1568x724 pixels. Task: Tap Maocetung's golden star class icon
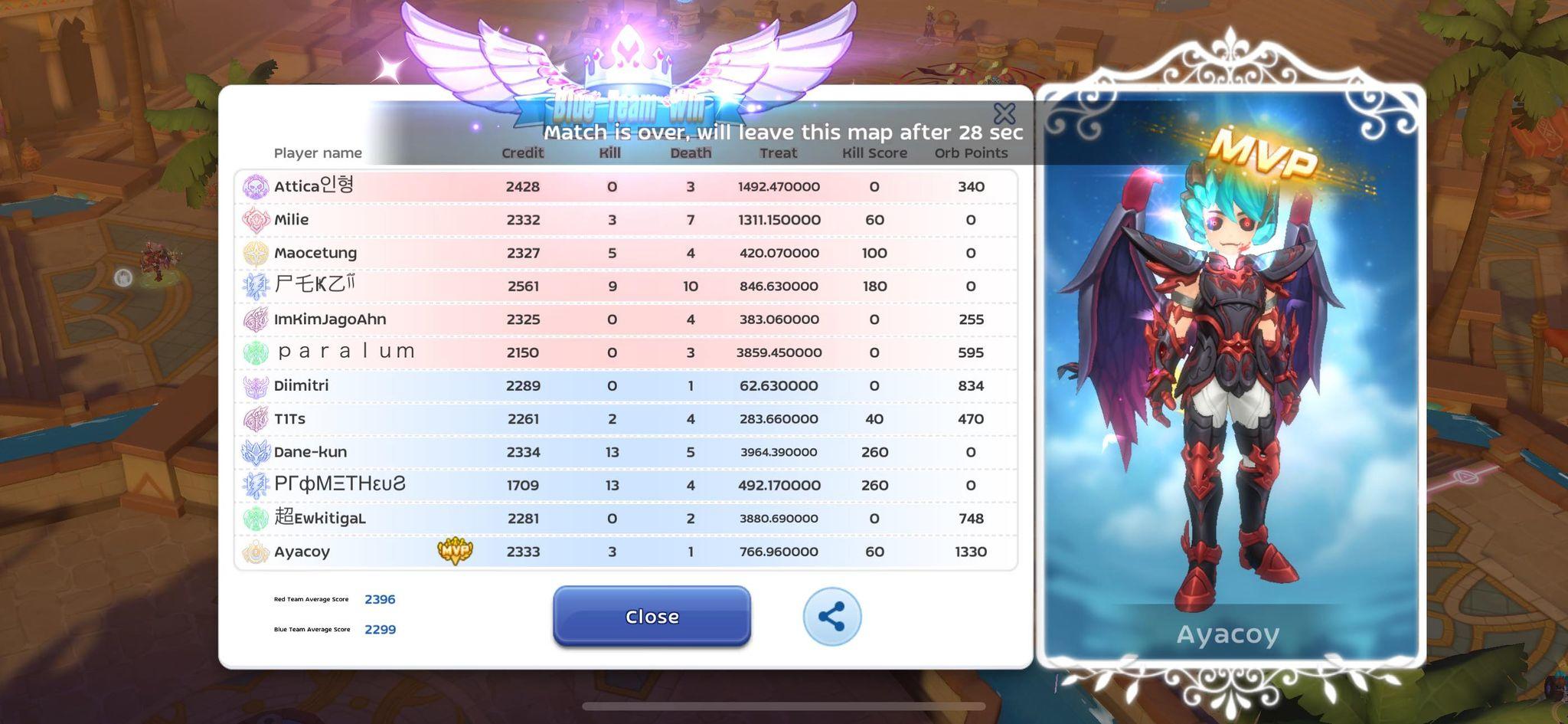coord(253,253)
